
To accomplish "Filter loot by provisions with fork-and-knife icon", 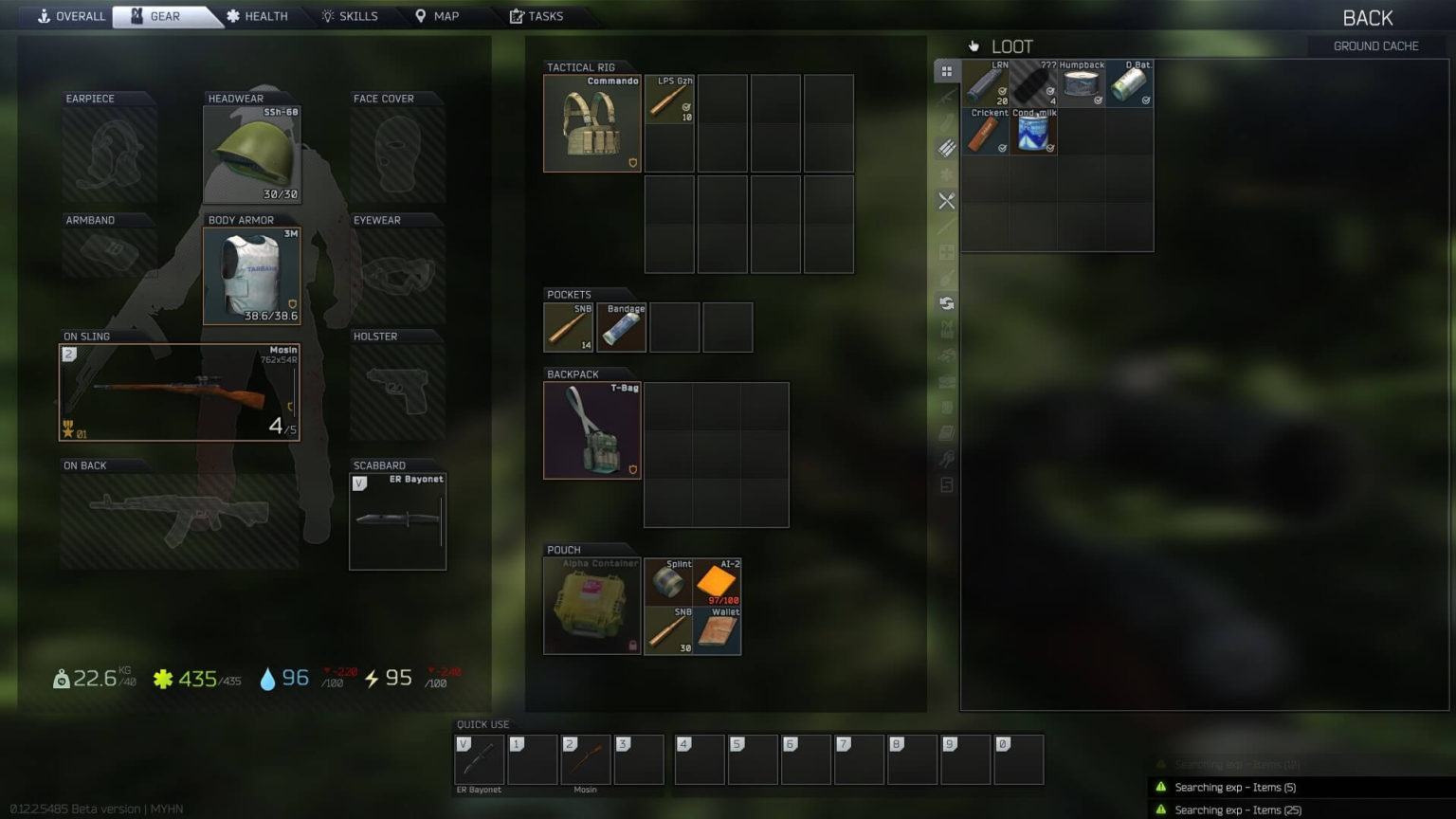I will [x=946, y=201].
